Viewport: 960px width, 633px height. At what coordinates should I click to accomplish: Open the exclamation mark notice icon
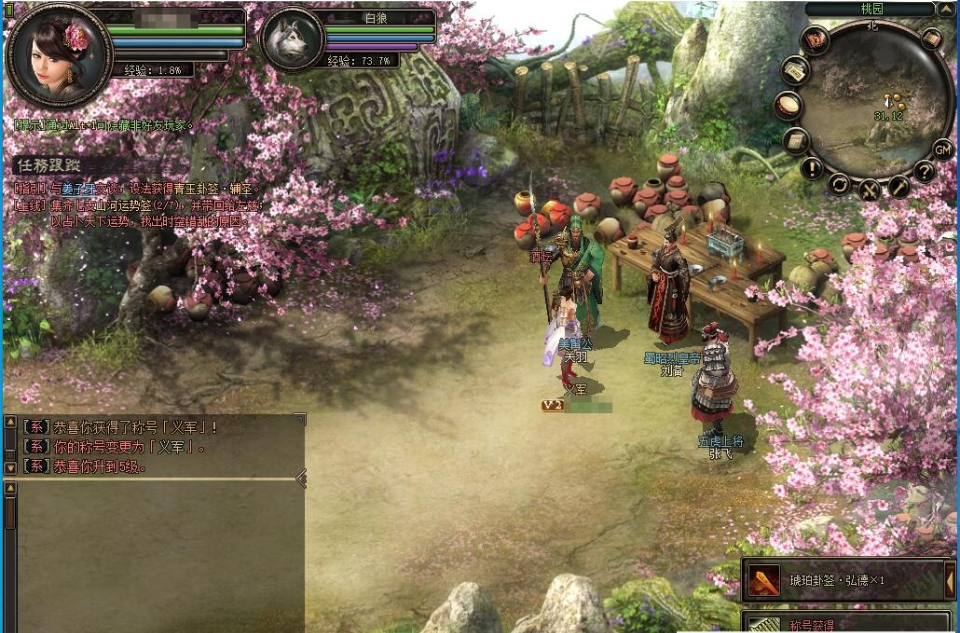[811, 167]
